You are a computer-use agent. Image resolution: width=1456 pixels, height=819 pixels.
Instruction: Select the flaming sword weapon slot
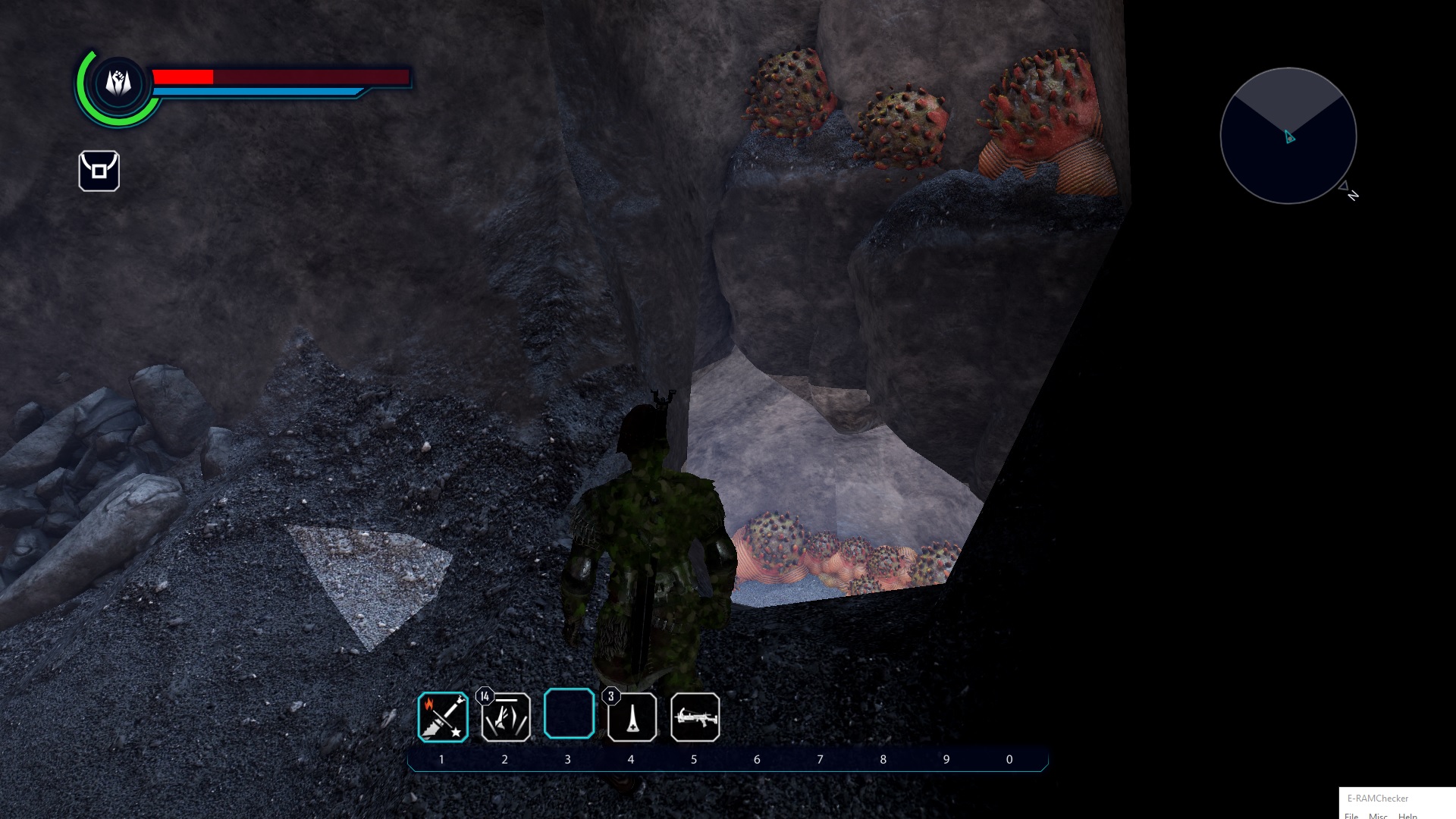443,717
